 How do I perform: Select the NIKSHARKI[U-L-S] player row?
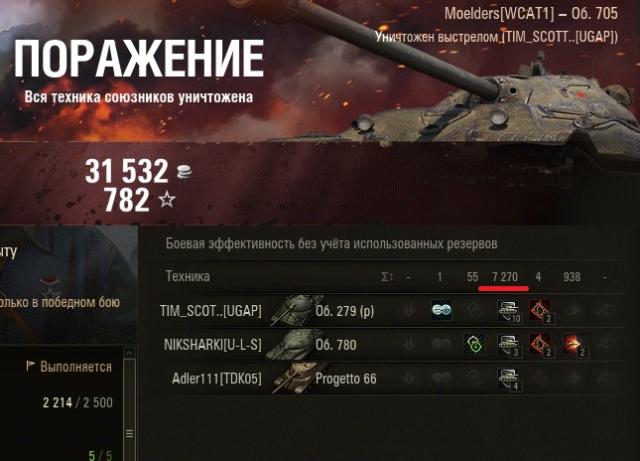211,345
